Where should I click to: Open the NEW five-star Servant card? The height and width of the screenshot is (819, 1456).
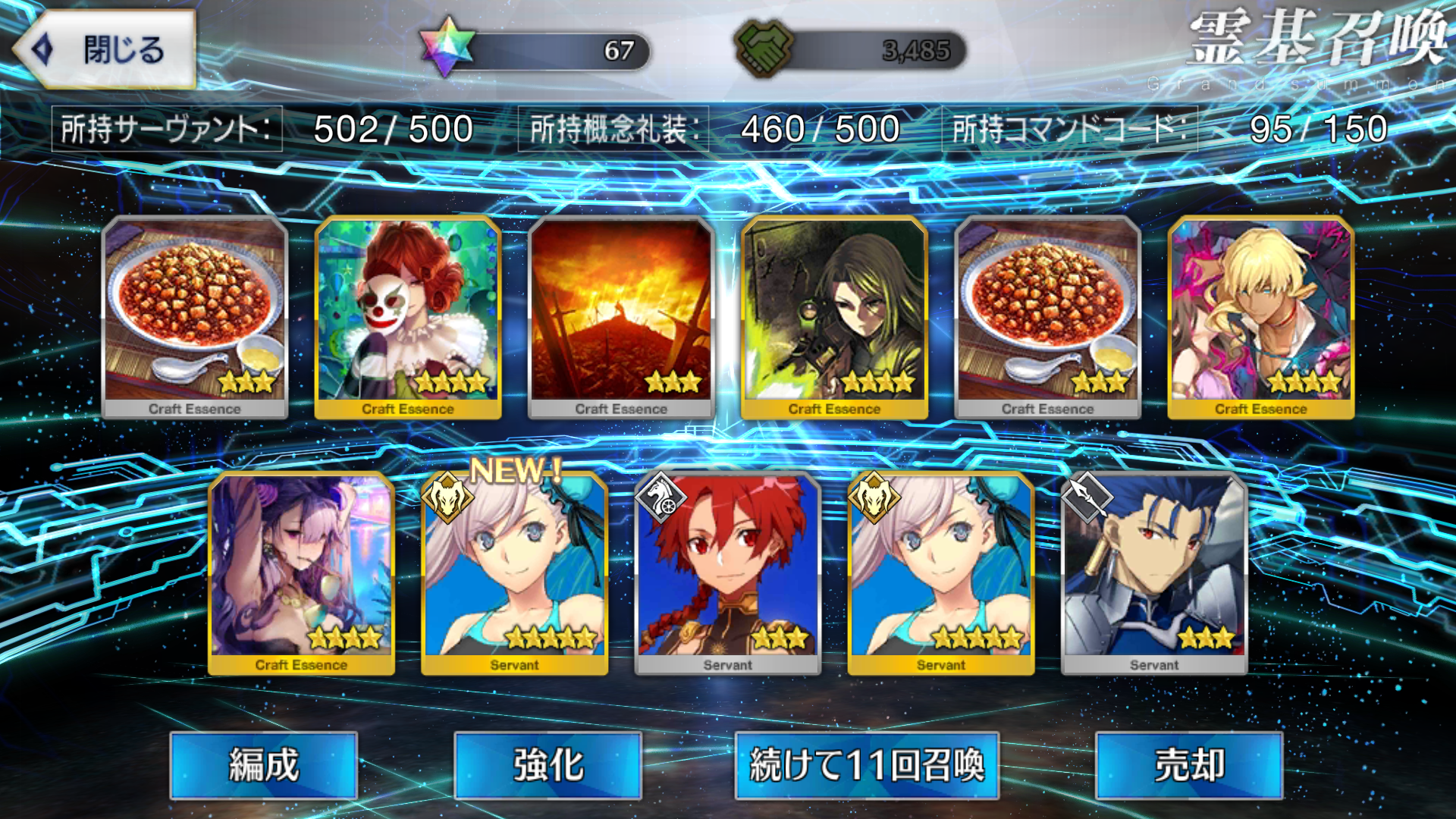[x=514, y=573]
